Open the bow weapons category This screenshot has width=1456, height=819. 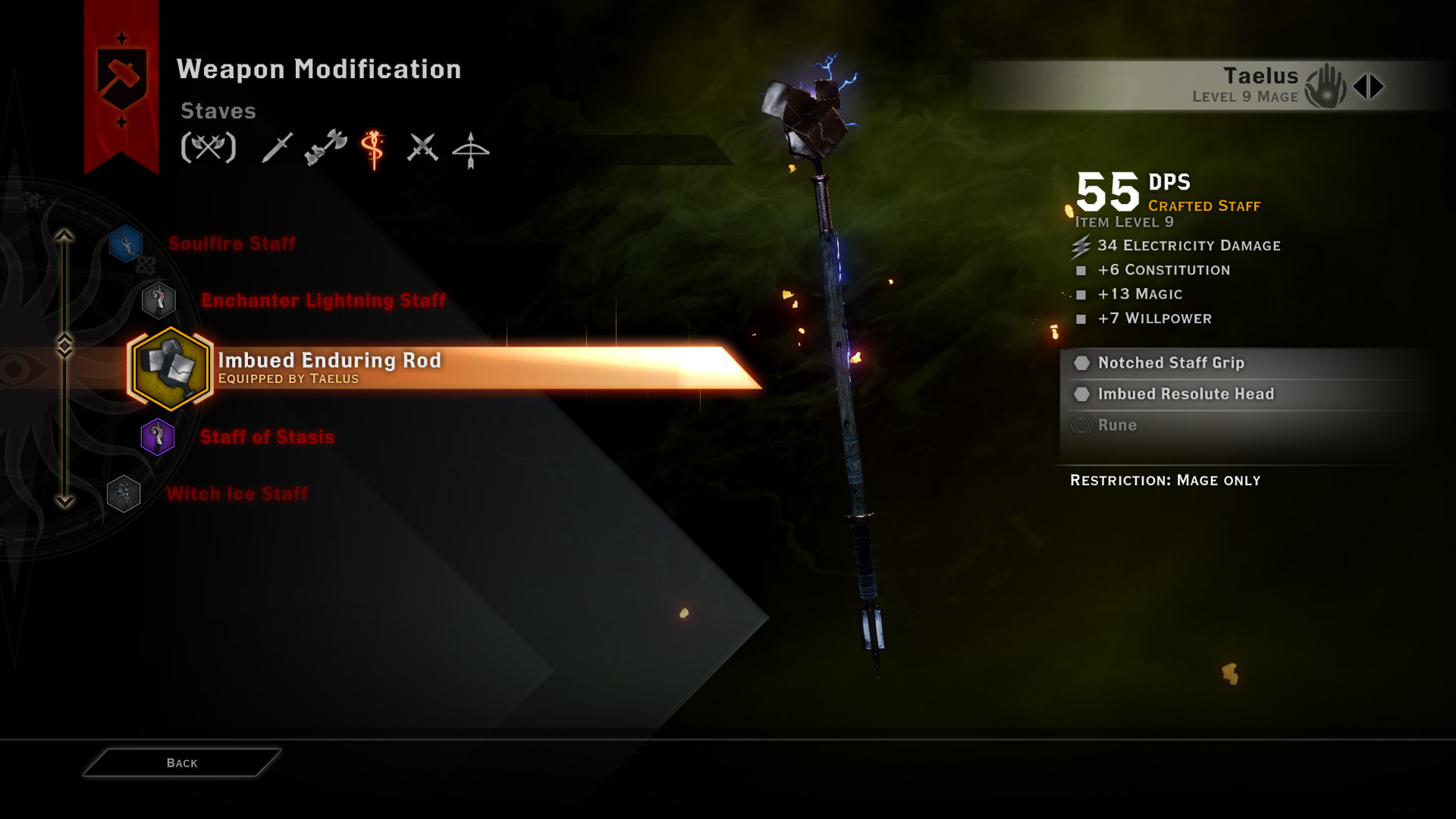[470, 149]
